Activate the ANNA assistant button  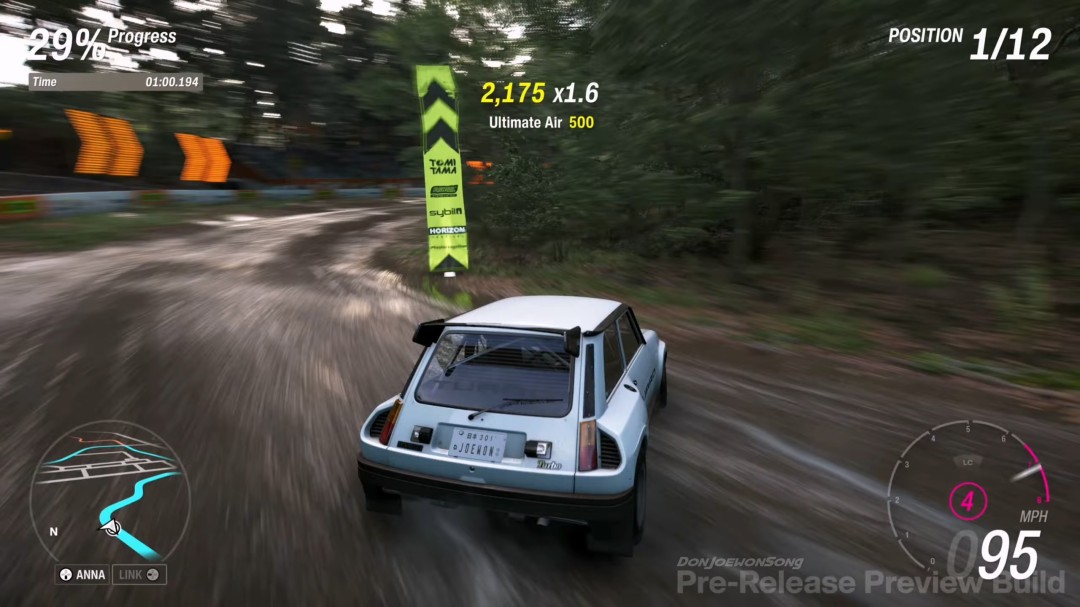click(83, 575)
